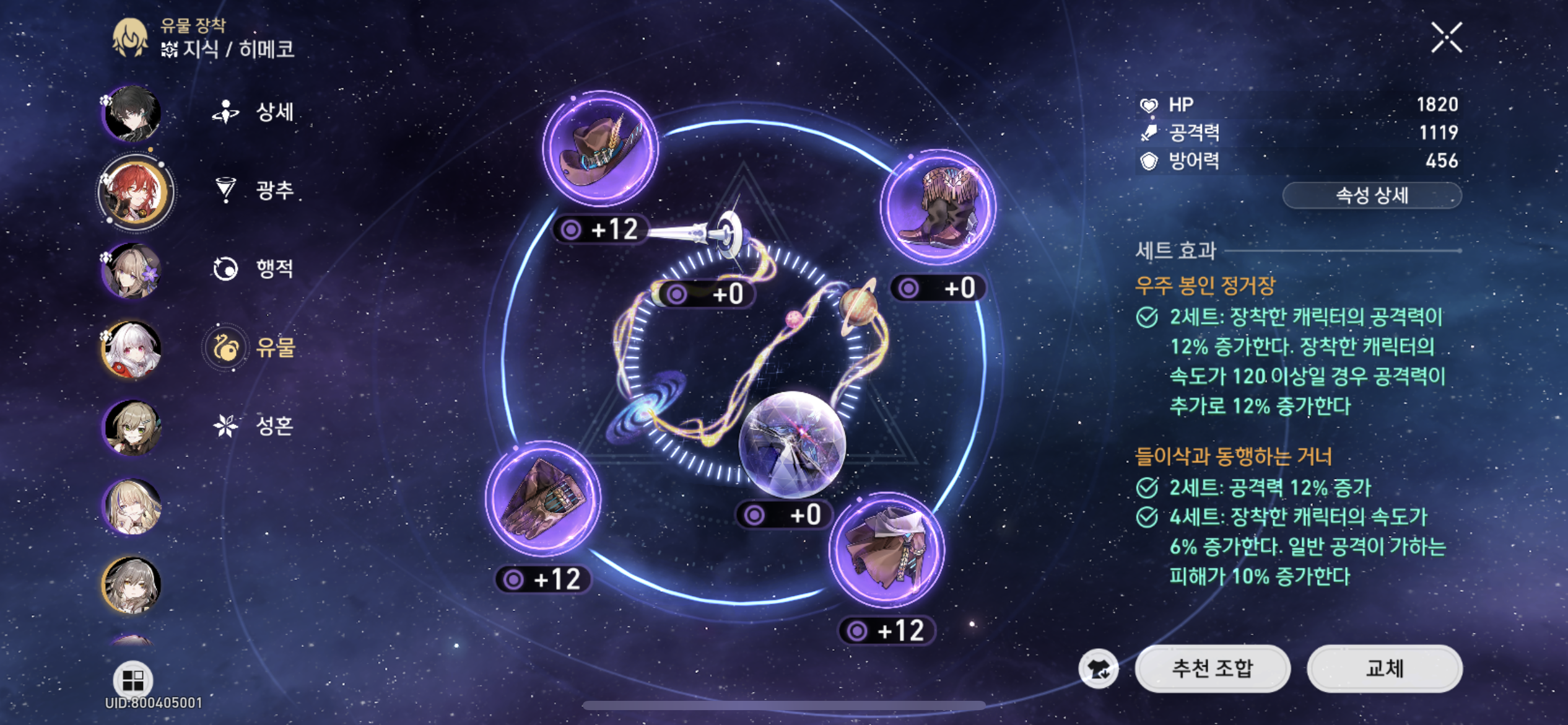The height and width of the screenshot is (725, 1568).
Task: Tap the 추천 조합 recommended set button
Action: [1212, 669]
